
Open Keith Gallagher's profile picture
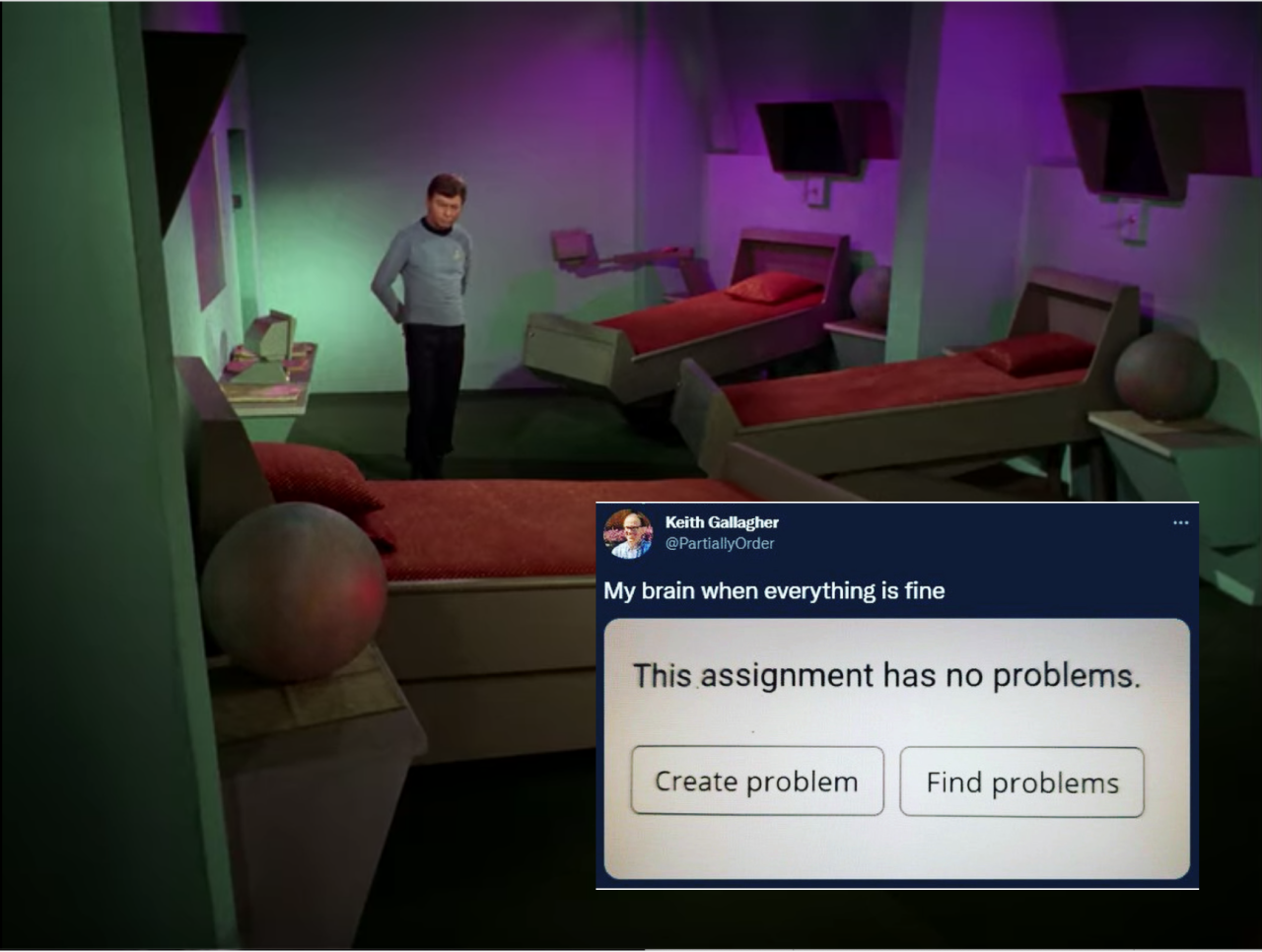pos(627,534)
